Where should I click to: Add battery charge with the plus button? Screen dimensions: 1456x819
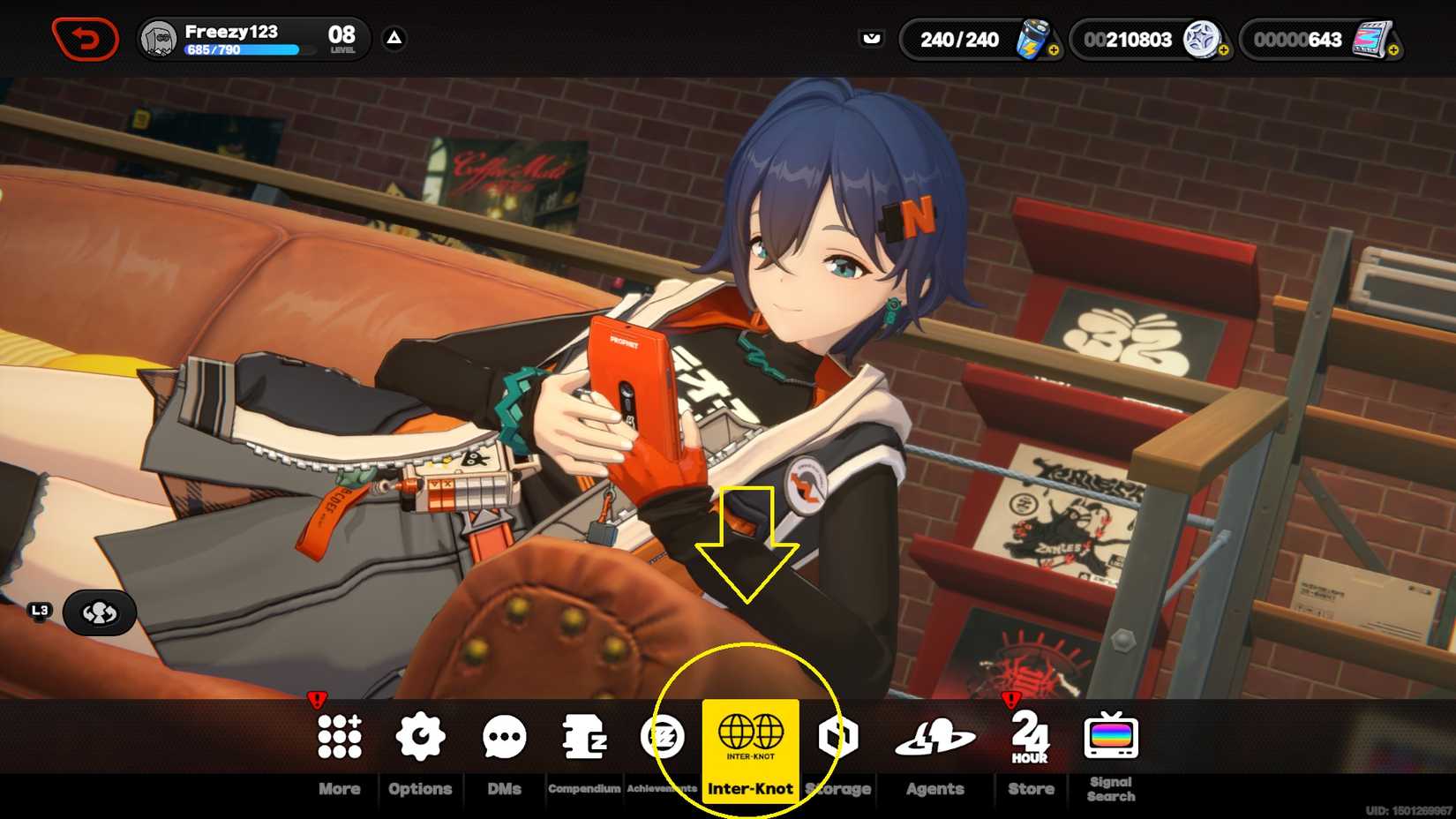click(1054, 51)
